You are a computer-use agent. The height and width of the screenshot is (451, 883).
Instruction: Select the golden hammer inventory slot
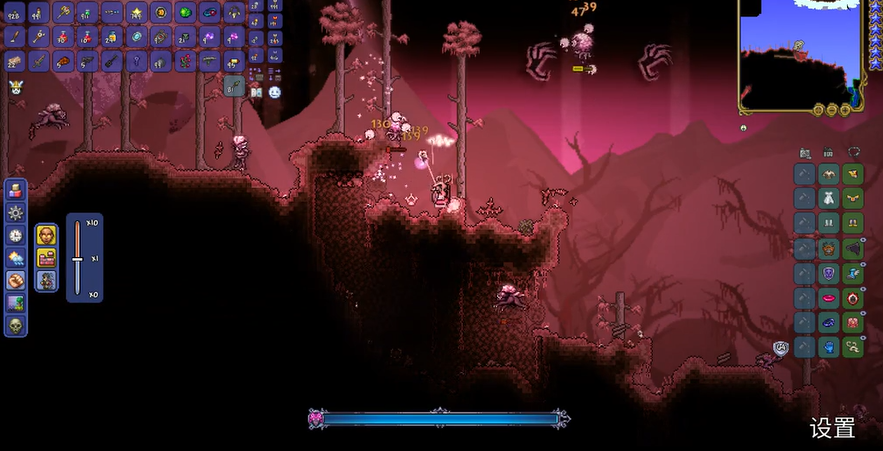click(62, 13)
